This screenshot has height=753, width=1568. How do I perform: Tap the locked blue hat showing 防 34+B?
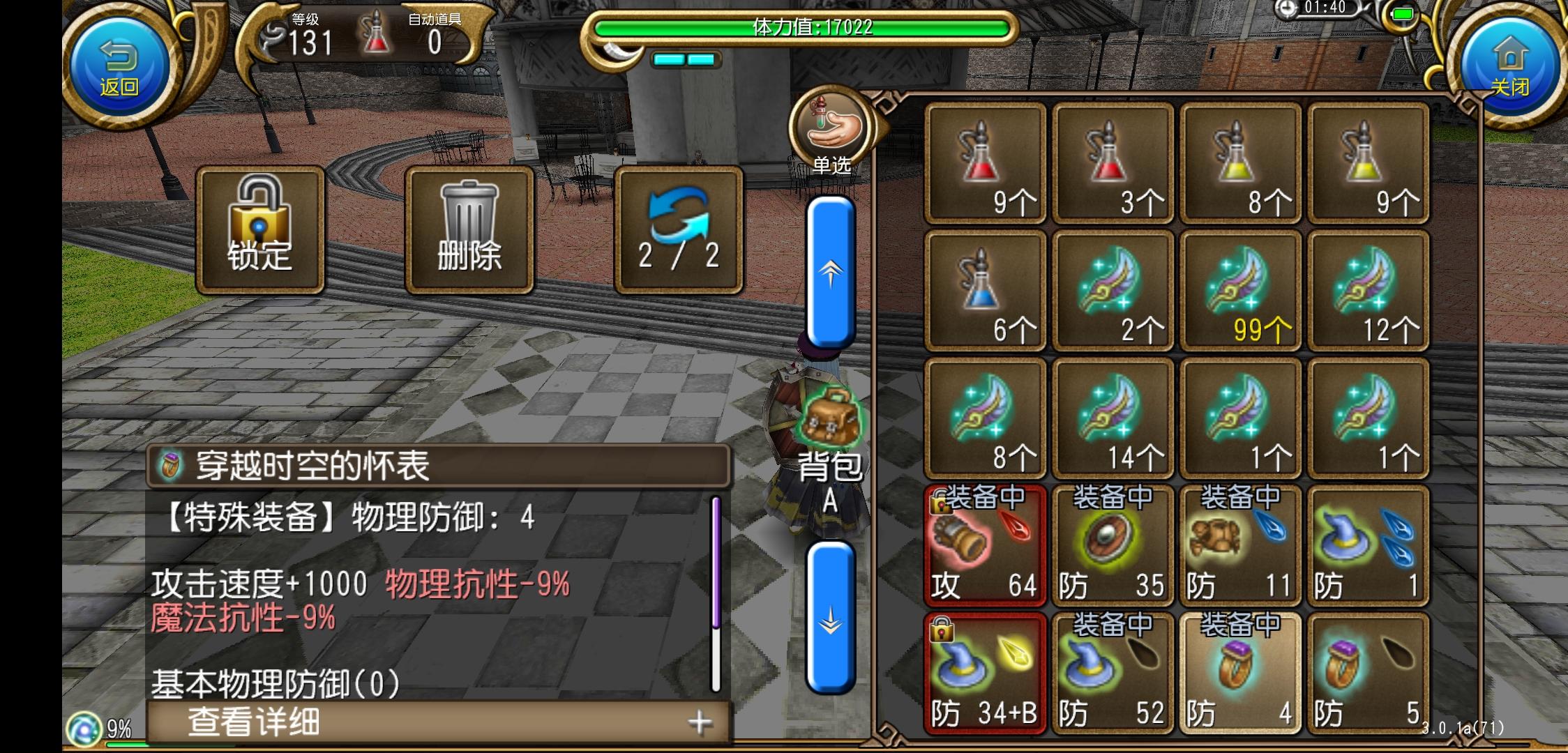985,671
